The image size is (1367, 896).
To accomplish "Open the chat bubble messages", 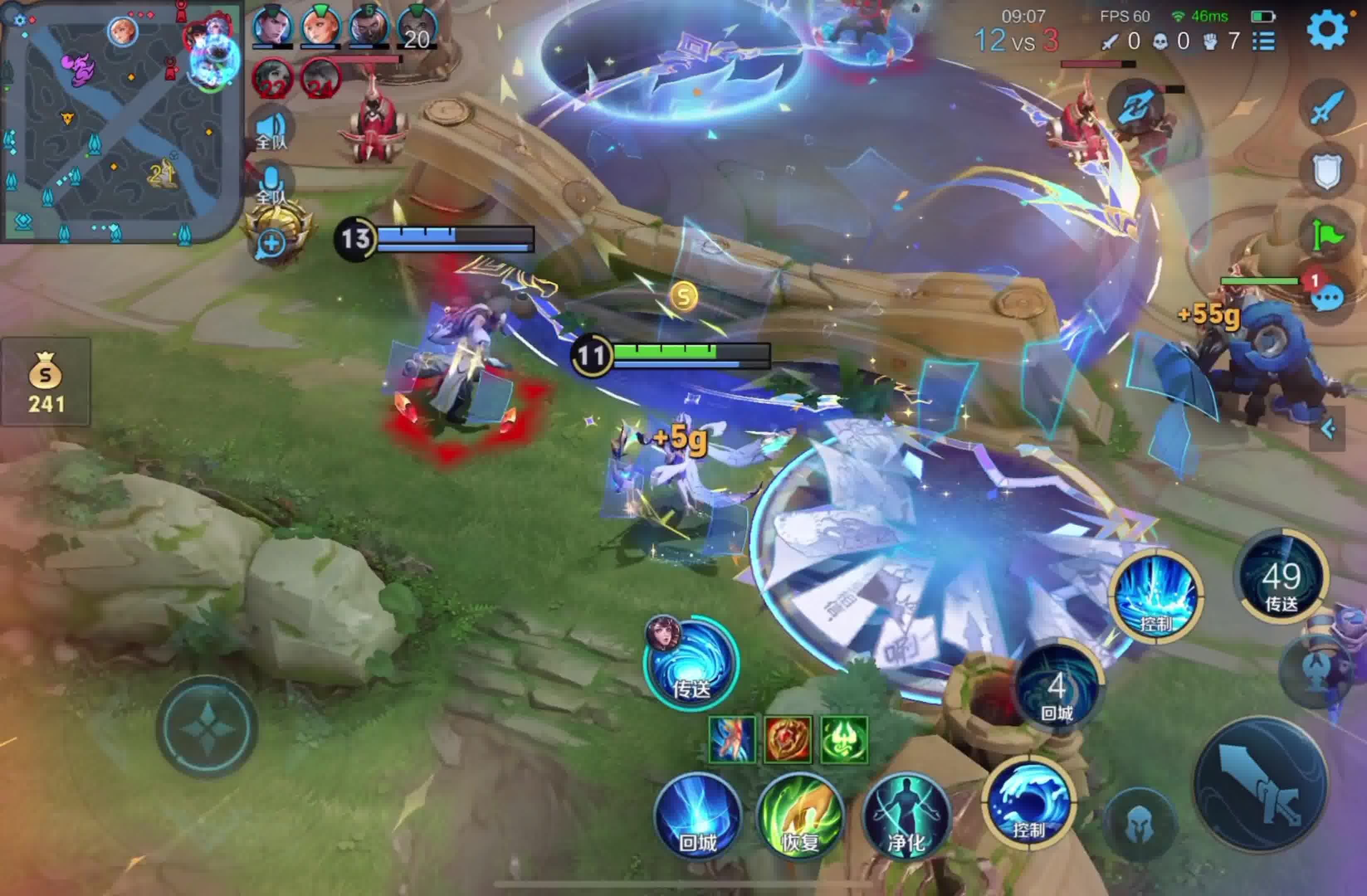I will [x=1328, y=299].
